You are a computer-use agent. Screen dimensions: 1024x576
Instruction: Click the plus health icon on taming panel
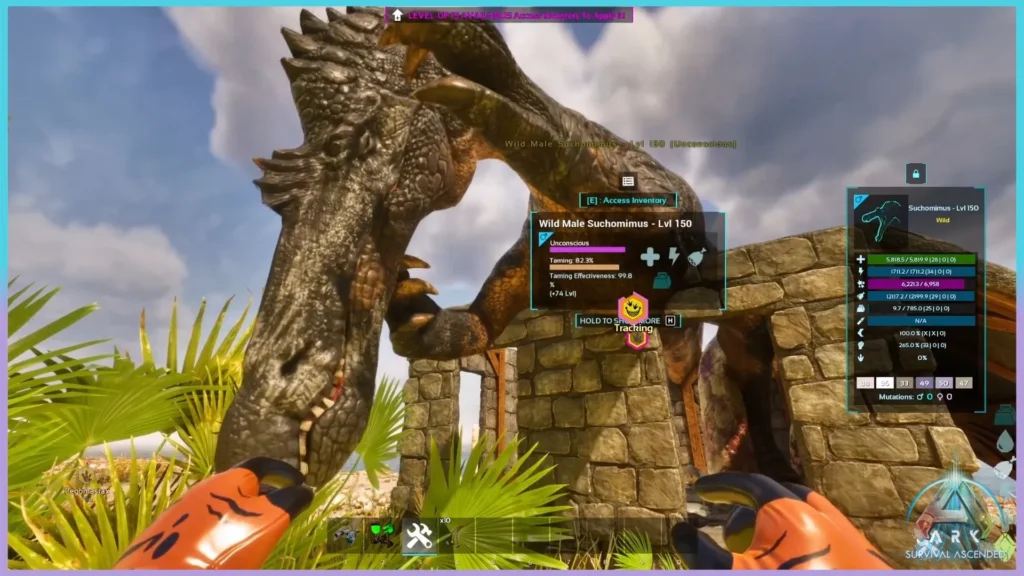(x=649, y=257)
